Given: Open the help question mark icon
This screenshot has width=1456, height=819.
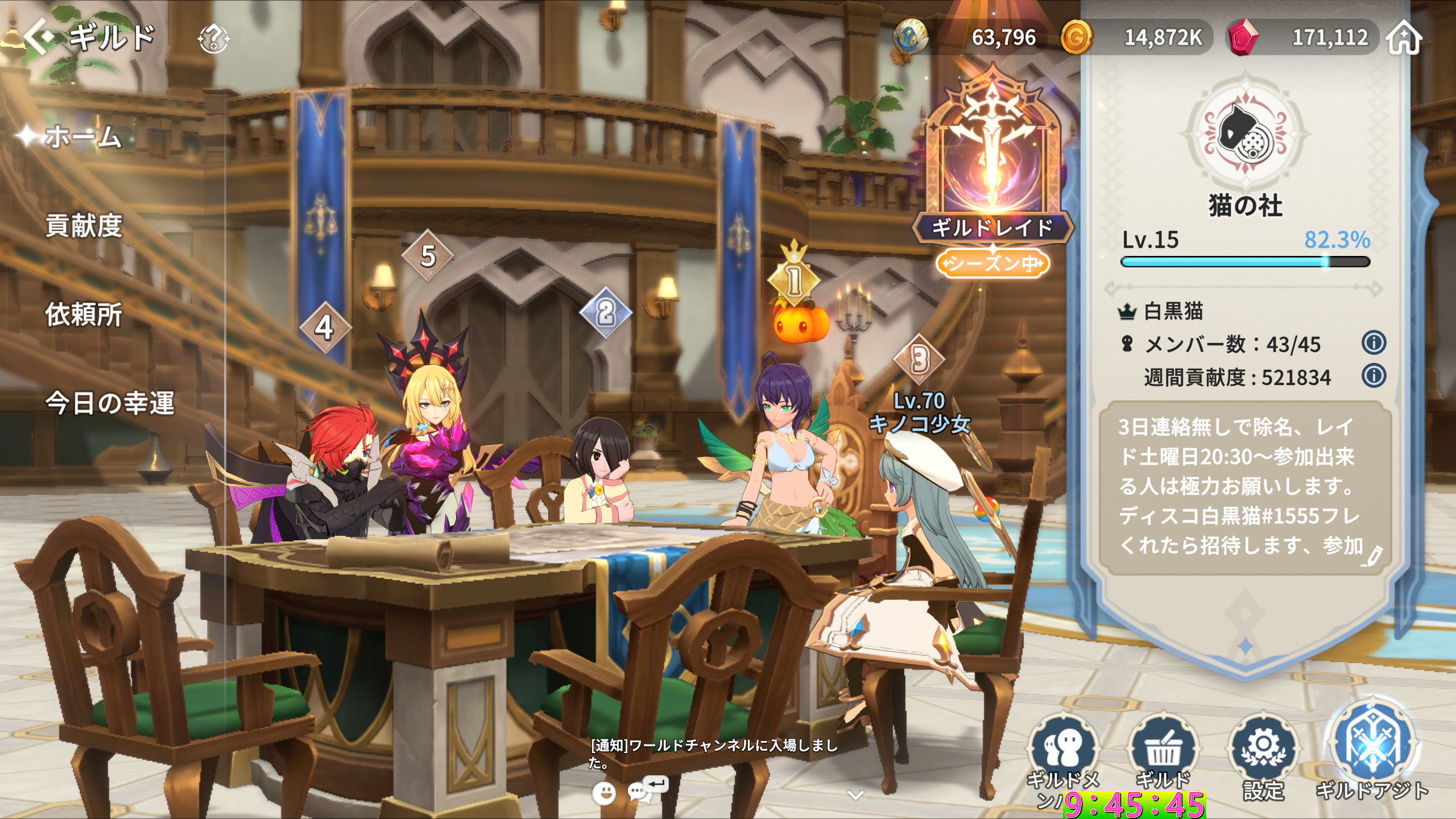Looking at the screenshot, I should (213, 39).
